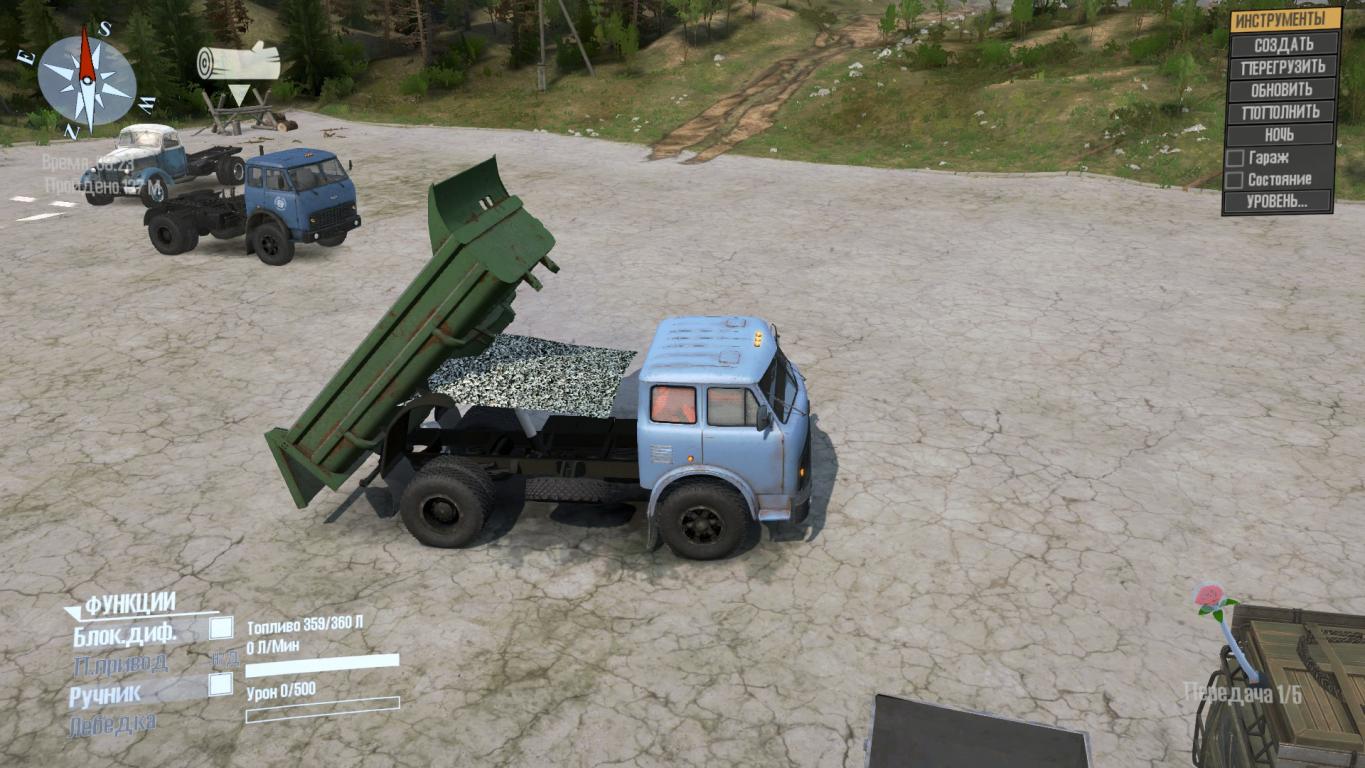The width and height of the screenshot is (1365, 768).
Task: Click the СОЗДАТЬ button in tools menu
Action: [1284, 45]
